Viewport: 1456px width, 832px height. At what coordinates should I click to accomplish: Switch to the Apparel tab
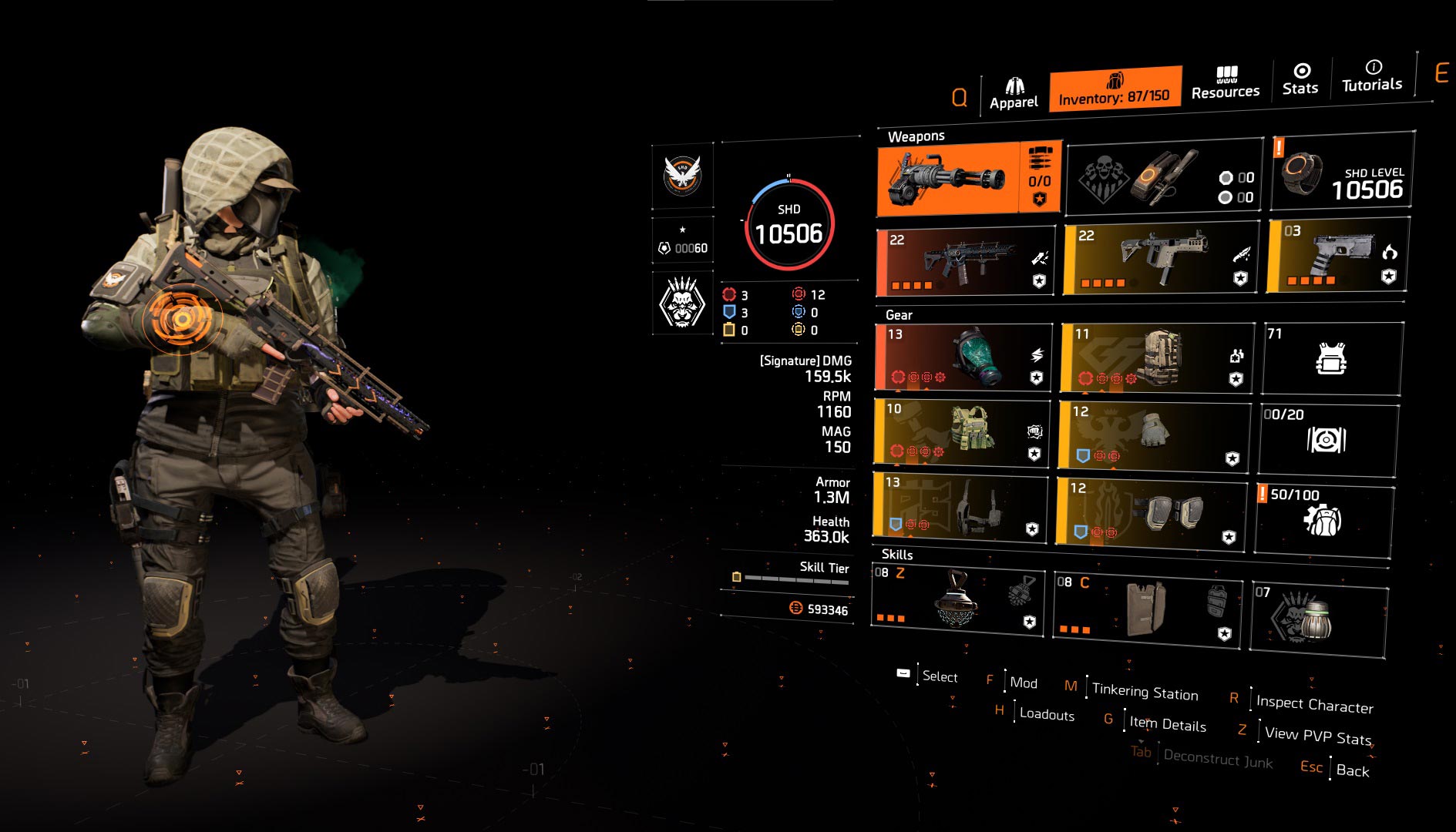[1014, 94]
